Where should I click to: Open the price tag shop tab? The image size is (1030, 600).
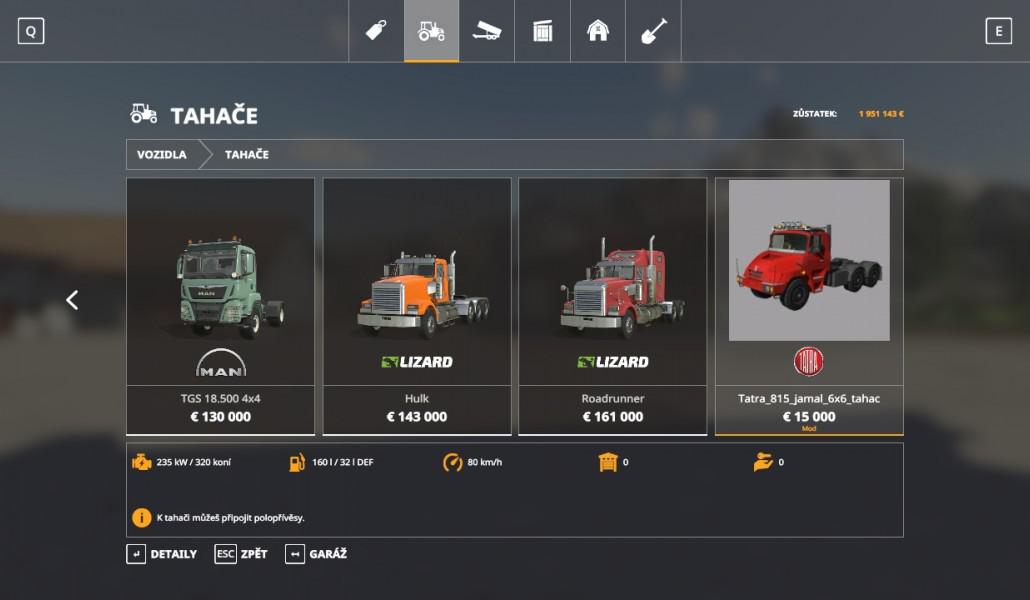click(376, 31)
